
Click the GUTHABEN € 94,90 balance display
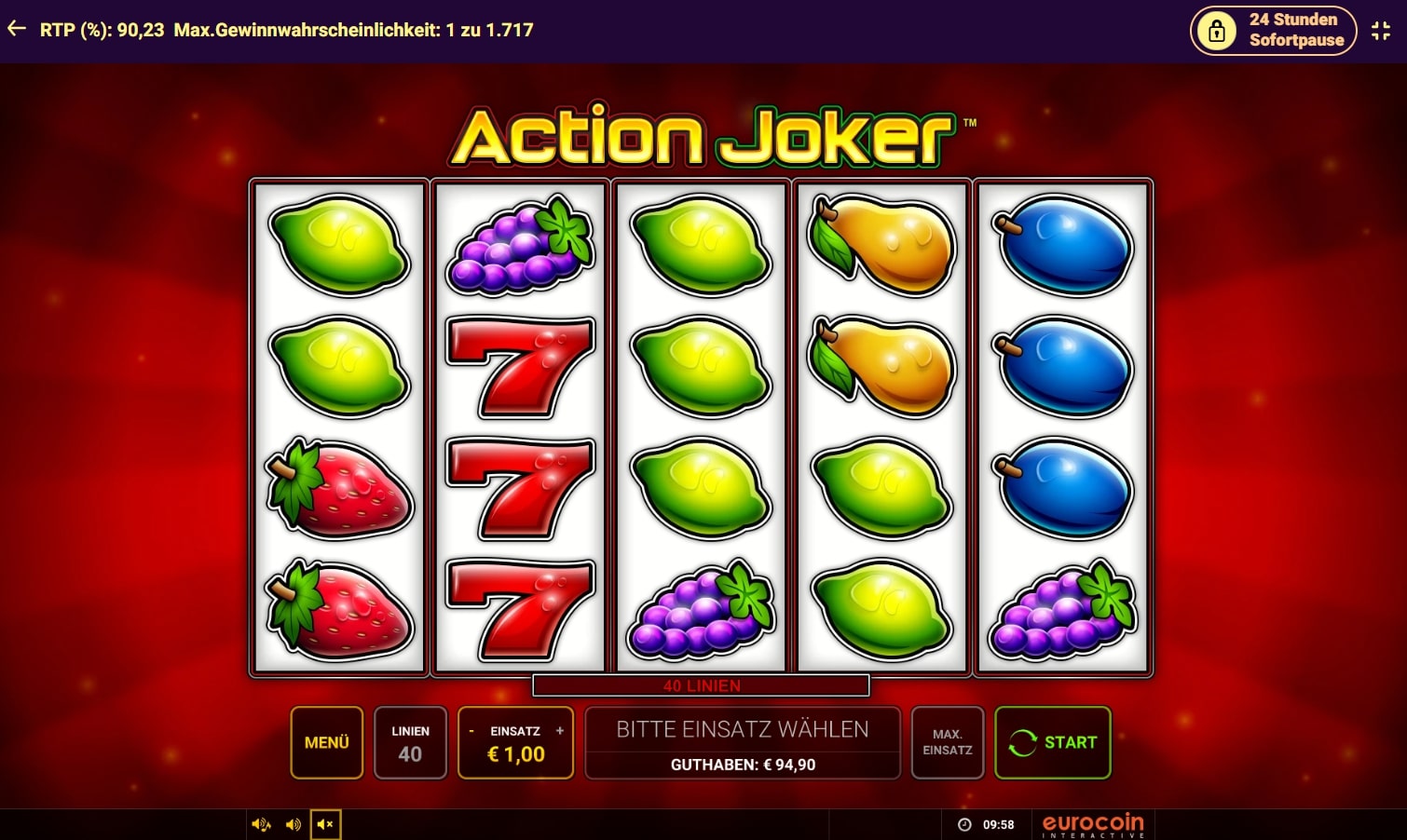click(741, 765)
